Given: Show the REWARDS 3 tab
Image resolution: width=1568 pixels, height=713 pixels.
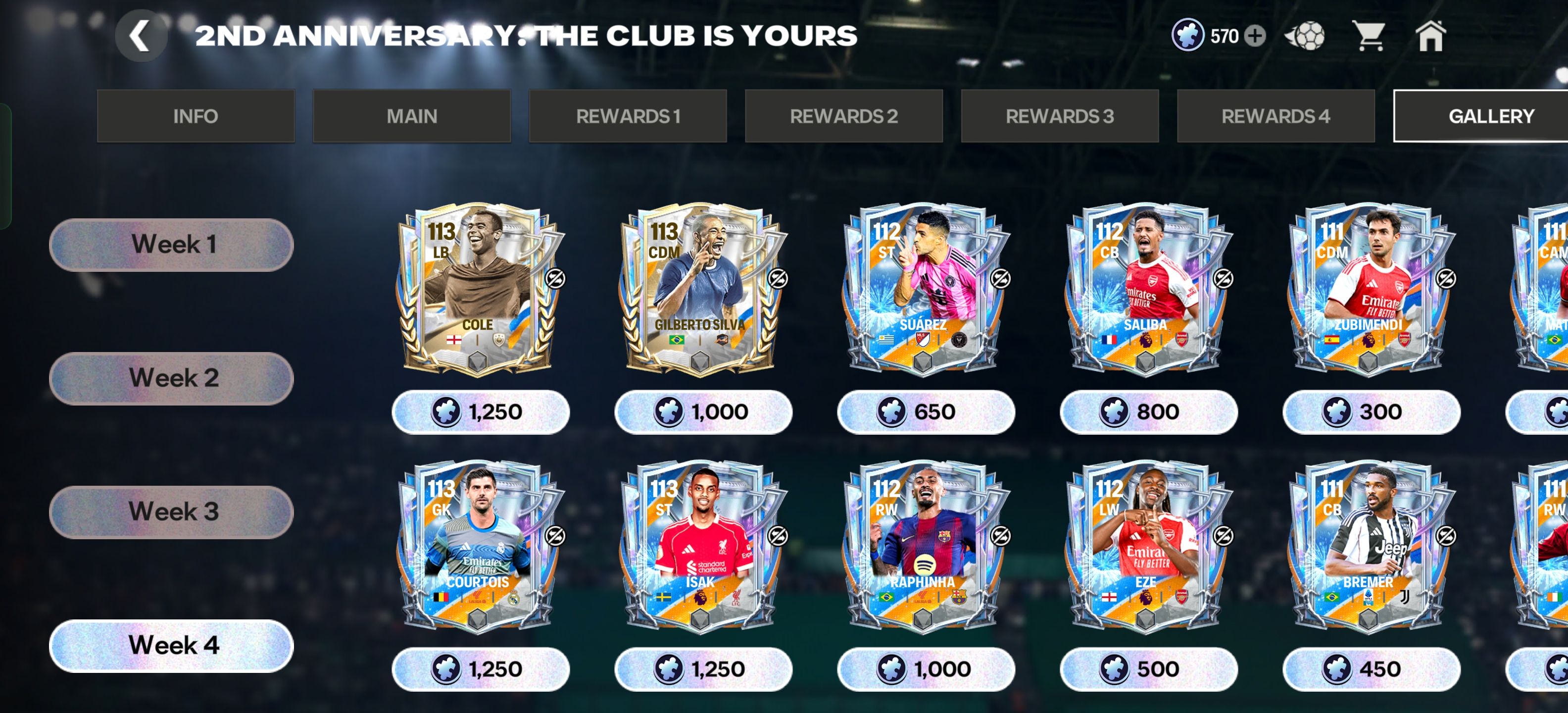Looking at the screenshot, I should pos(1059,116).
